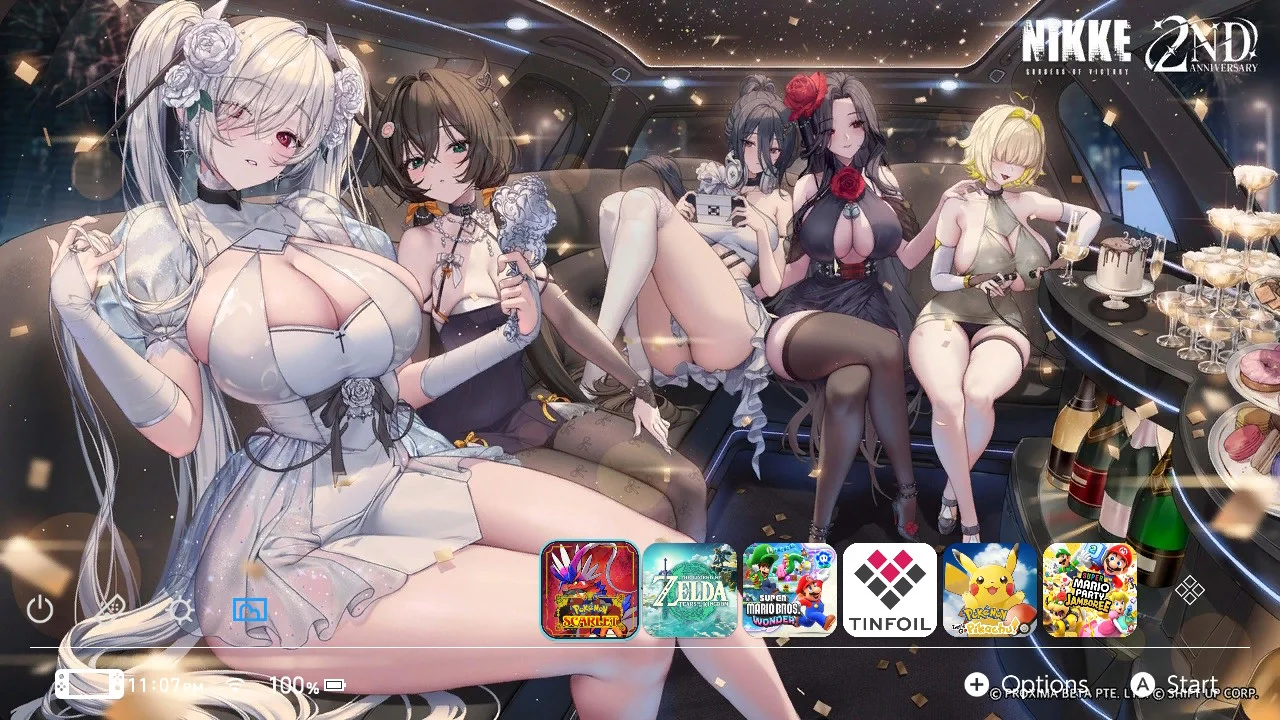
Task: Select Super Mario Bros. Wonder
Action: 789,591
